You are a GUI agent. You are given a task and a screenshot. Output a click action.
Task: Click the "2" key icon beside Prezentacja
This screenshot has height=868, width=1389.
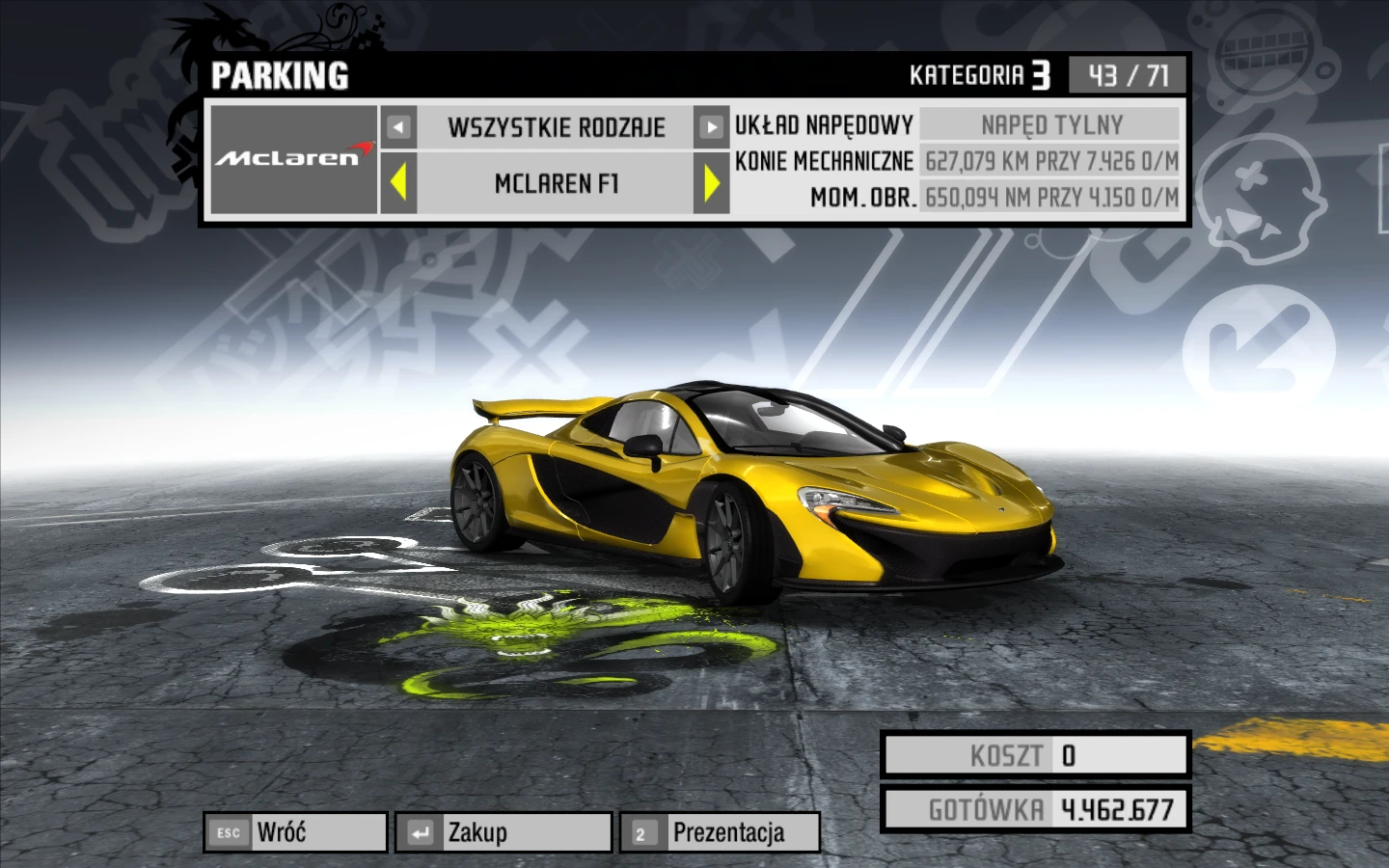[642, 830]
